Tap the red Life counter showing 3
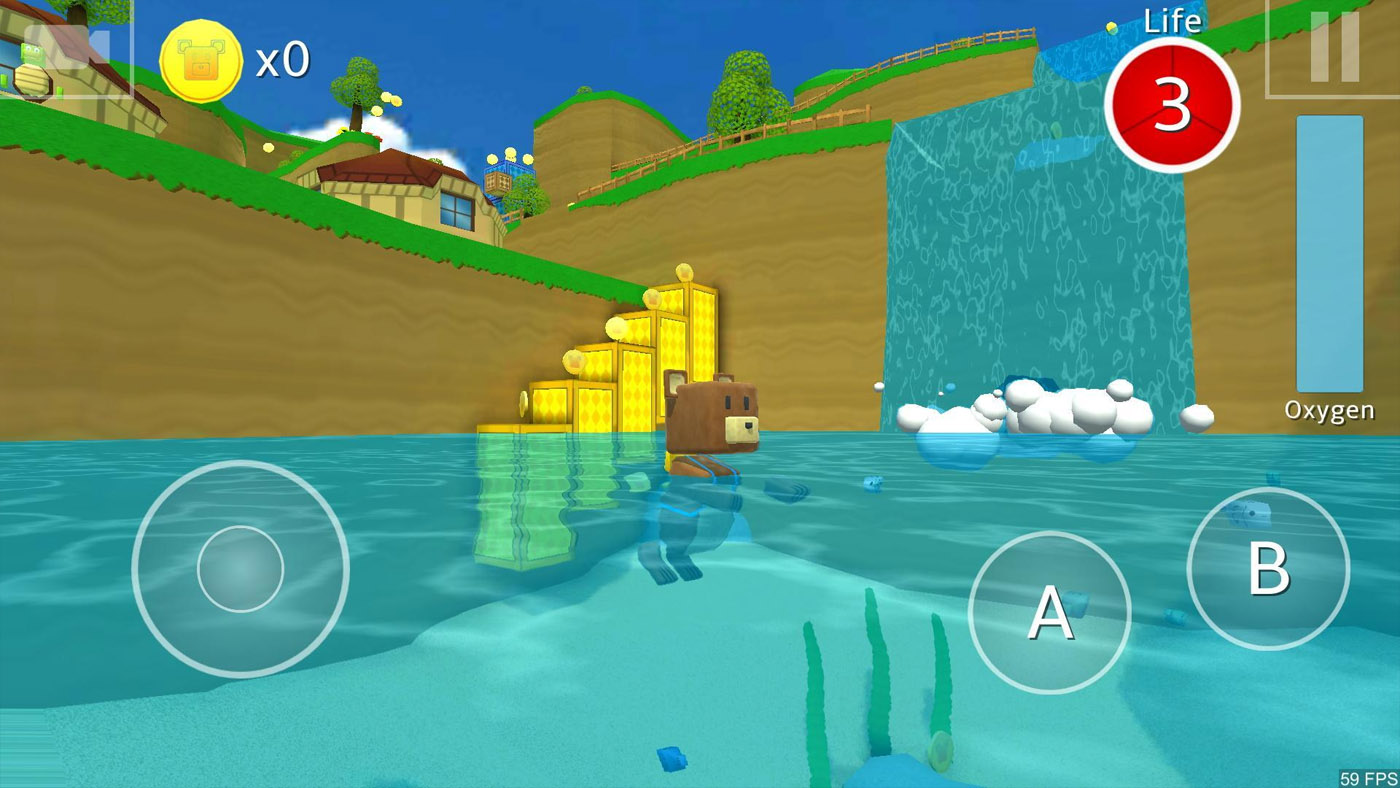Screen dimensions: 1400x788 (x=1172, y=108)
